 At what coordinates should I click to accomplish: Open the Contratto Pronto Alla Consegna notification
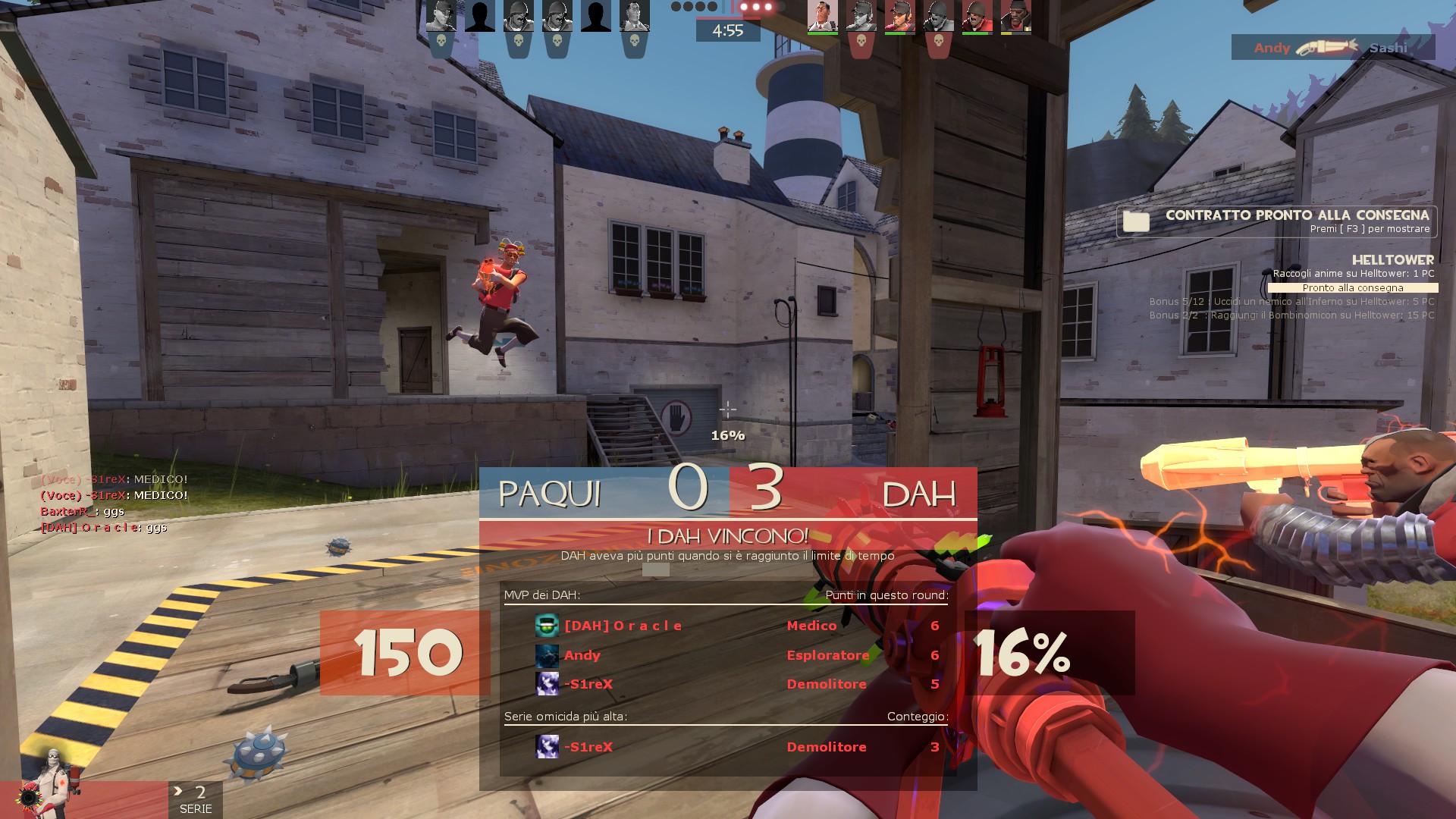click(x=1277, y=221)
